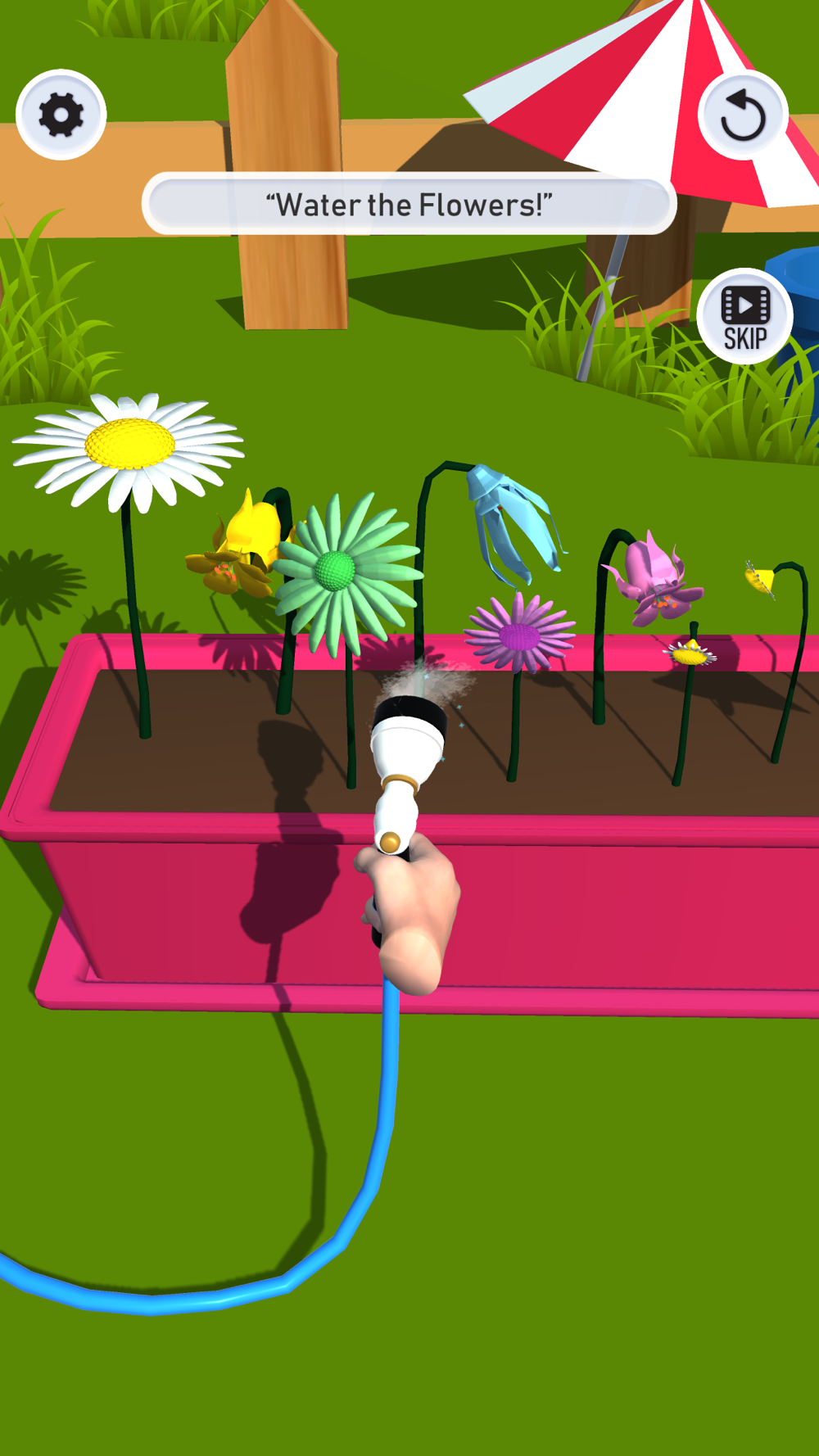
Task: Restart the level with the circular arrow
Action: pos(743,115)
